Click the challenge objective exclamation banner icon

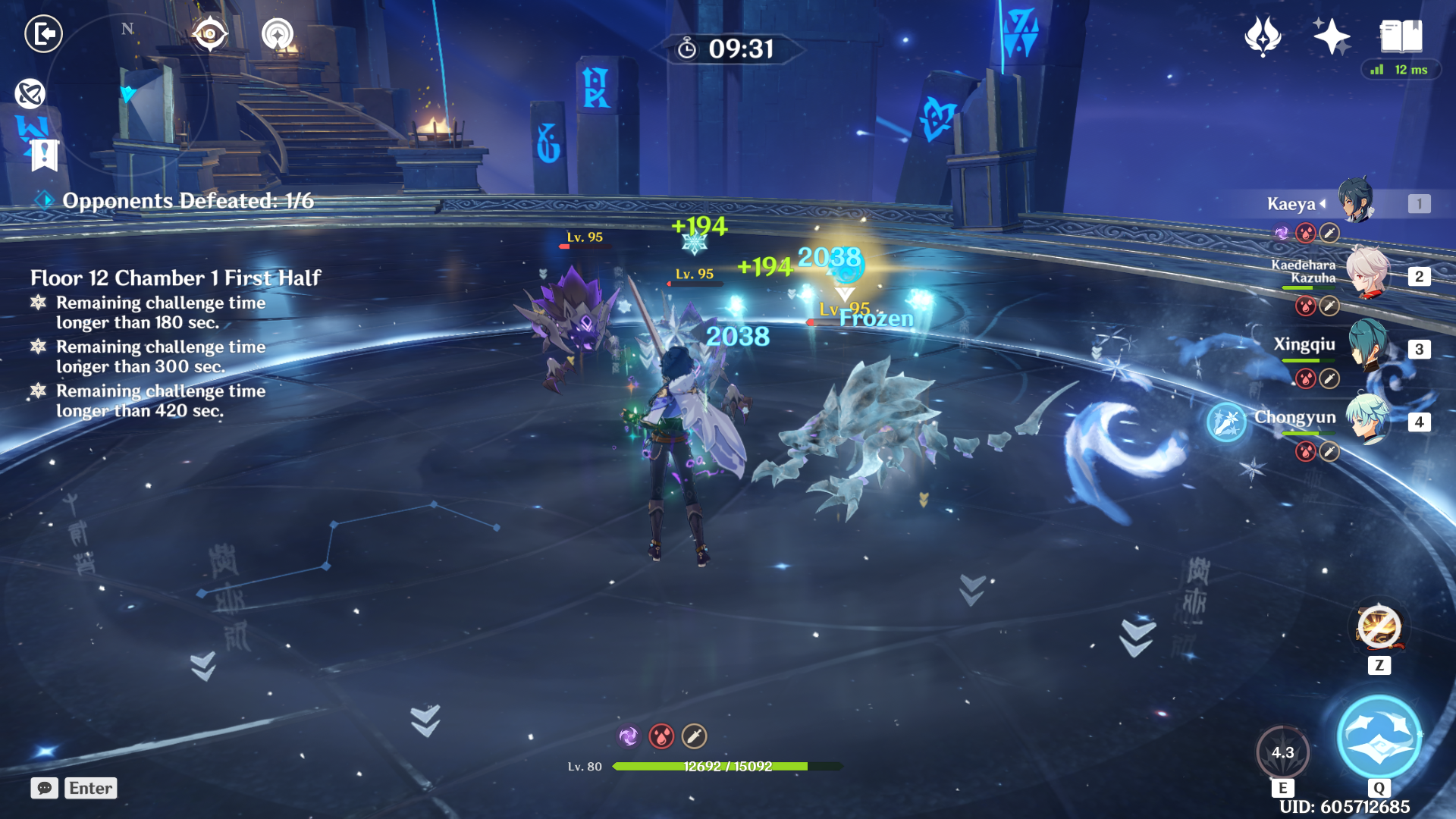(x=45, y=155)
